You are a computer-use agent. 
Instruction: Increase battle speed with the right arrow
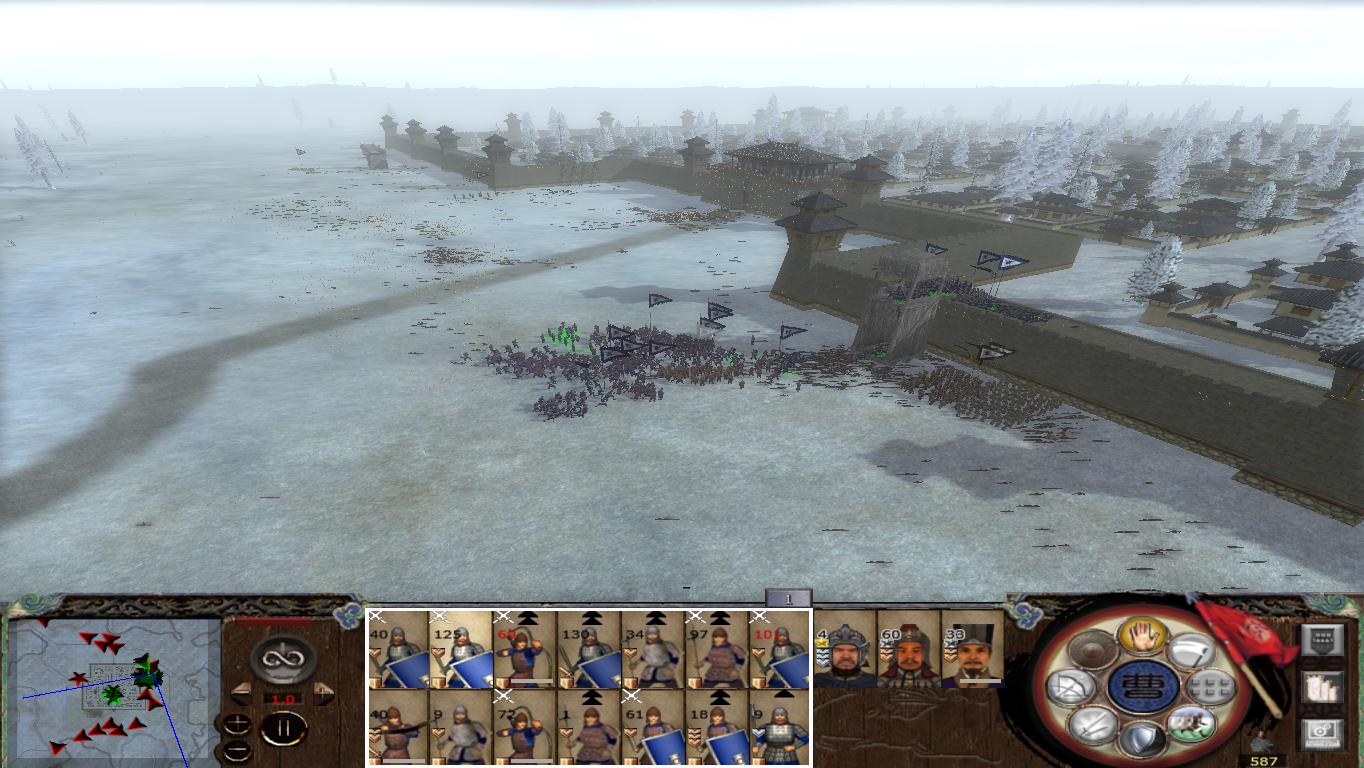[x=322, y=692]
